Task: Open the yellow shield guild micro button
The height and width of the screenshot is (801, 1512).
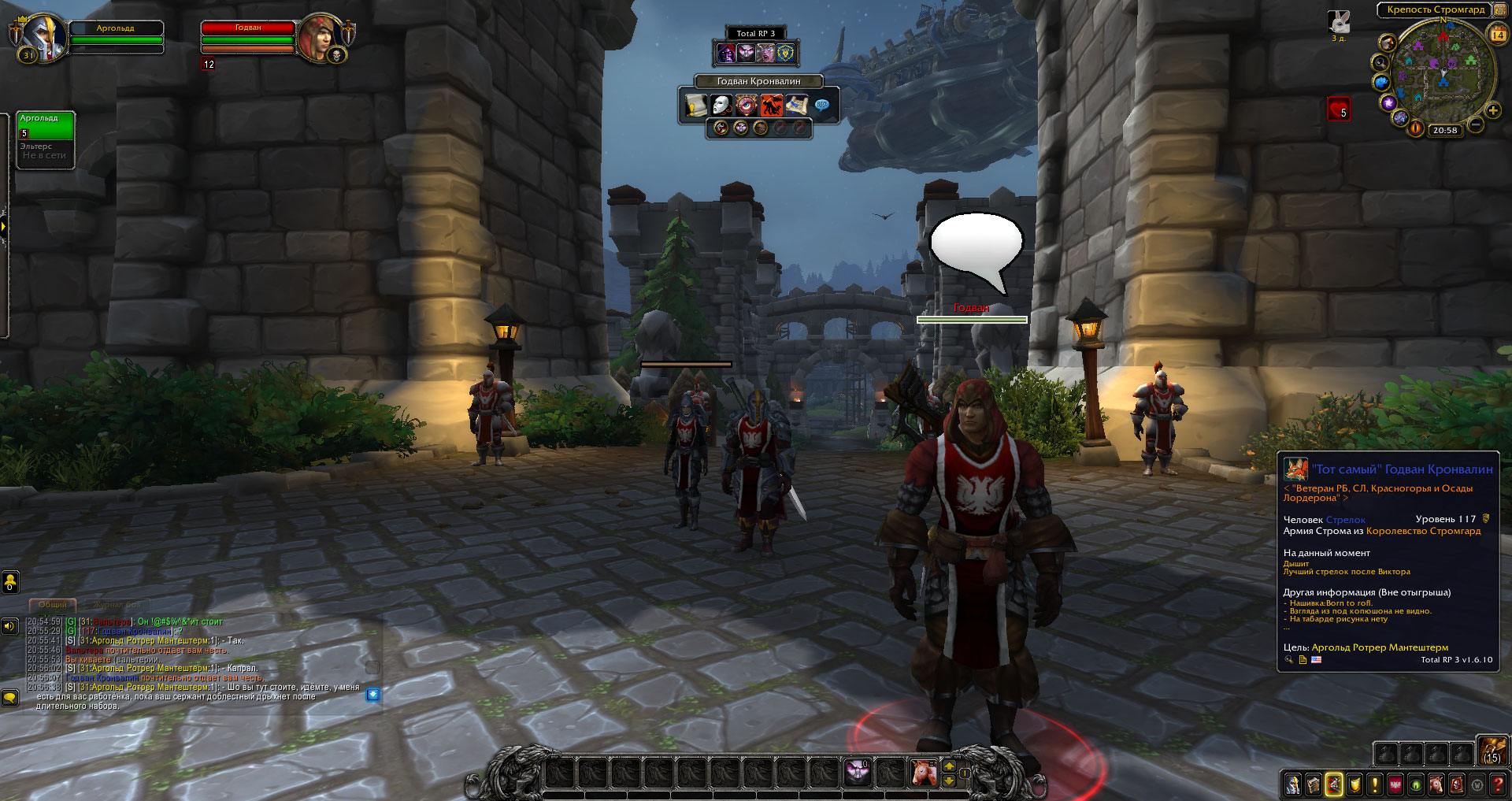Action: pos(1354,784)
